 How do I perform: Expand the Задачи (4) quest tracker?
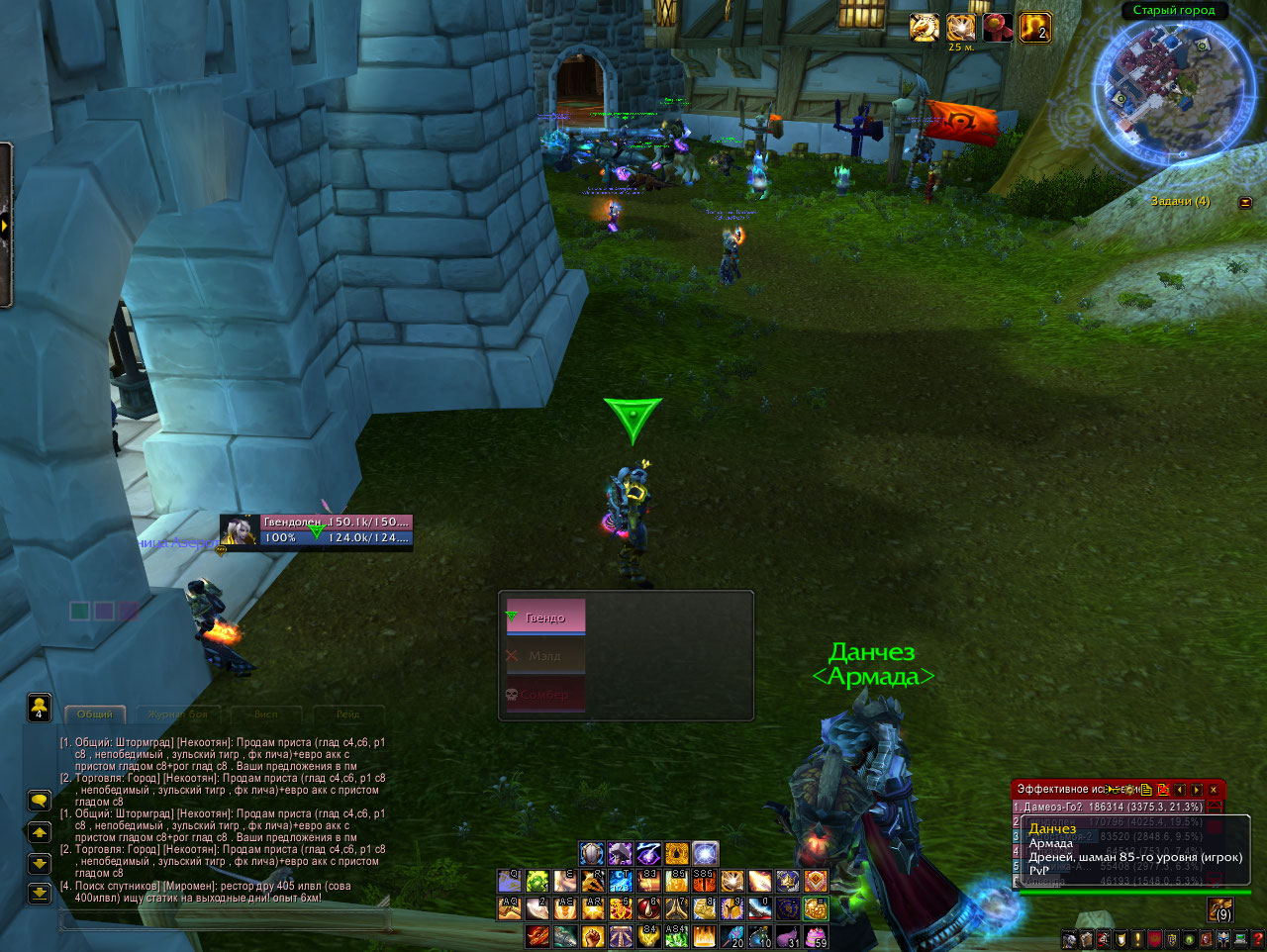(1245, 202)
